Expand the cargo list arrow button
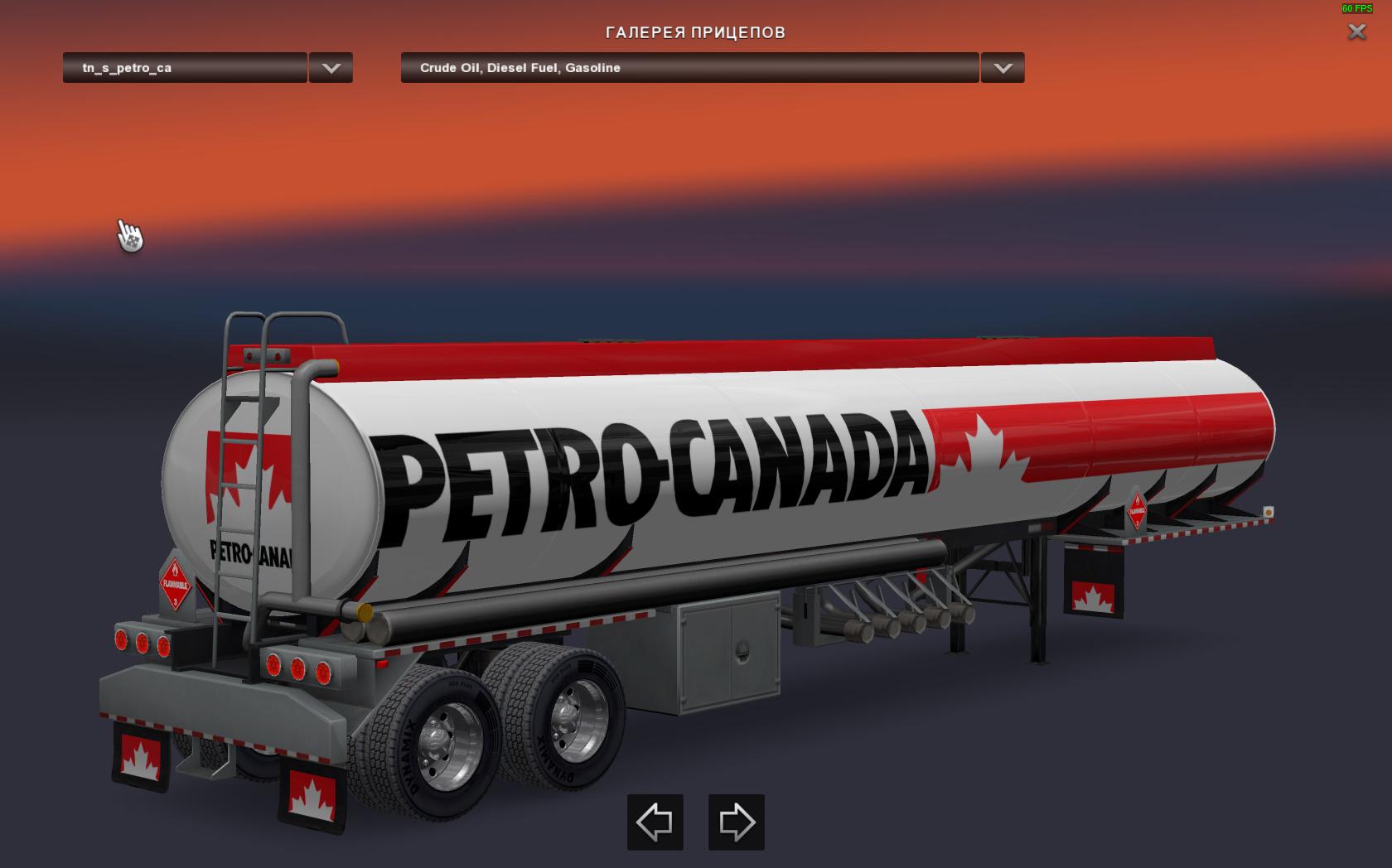The image size is (1392, 868). coord(1003,68)
